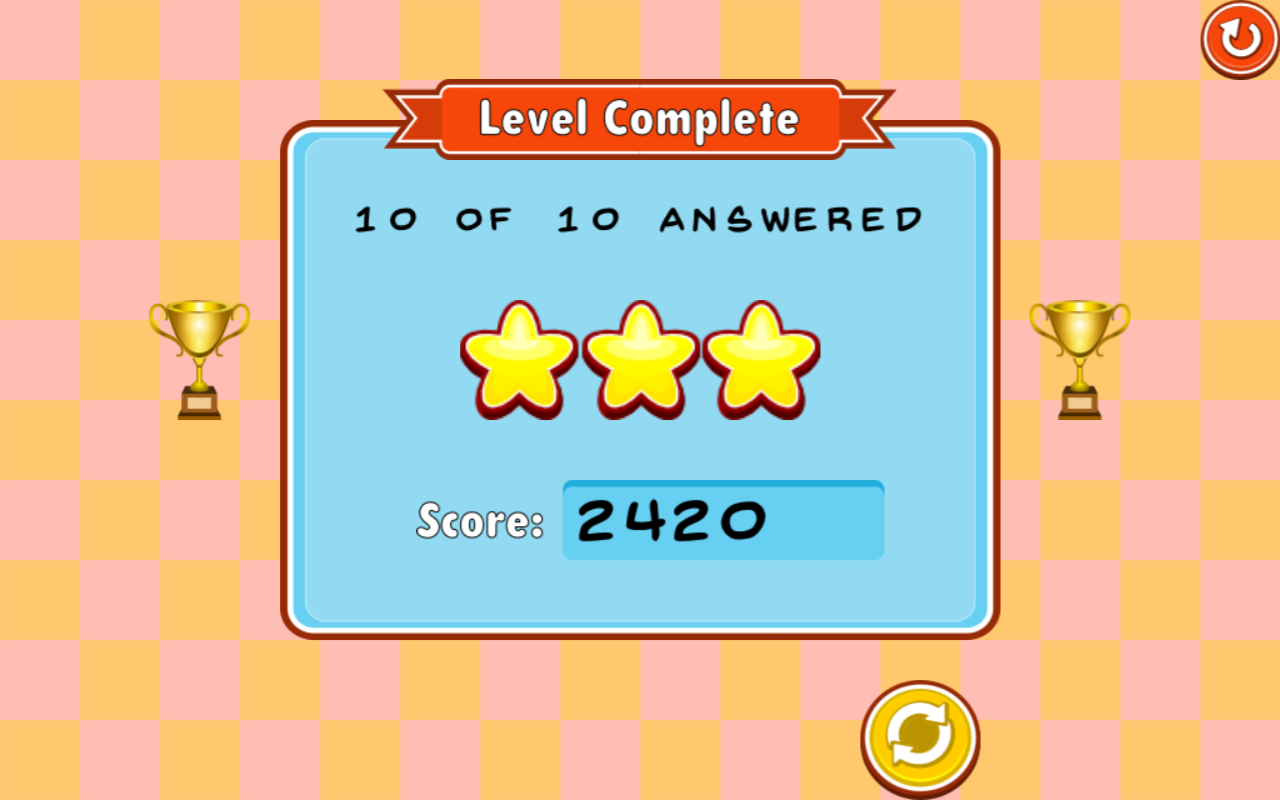
Task: Select the middle golden star
Action: (638, 360)
